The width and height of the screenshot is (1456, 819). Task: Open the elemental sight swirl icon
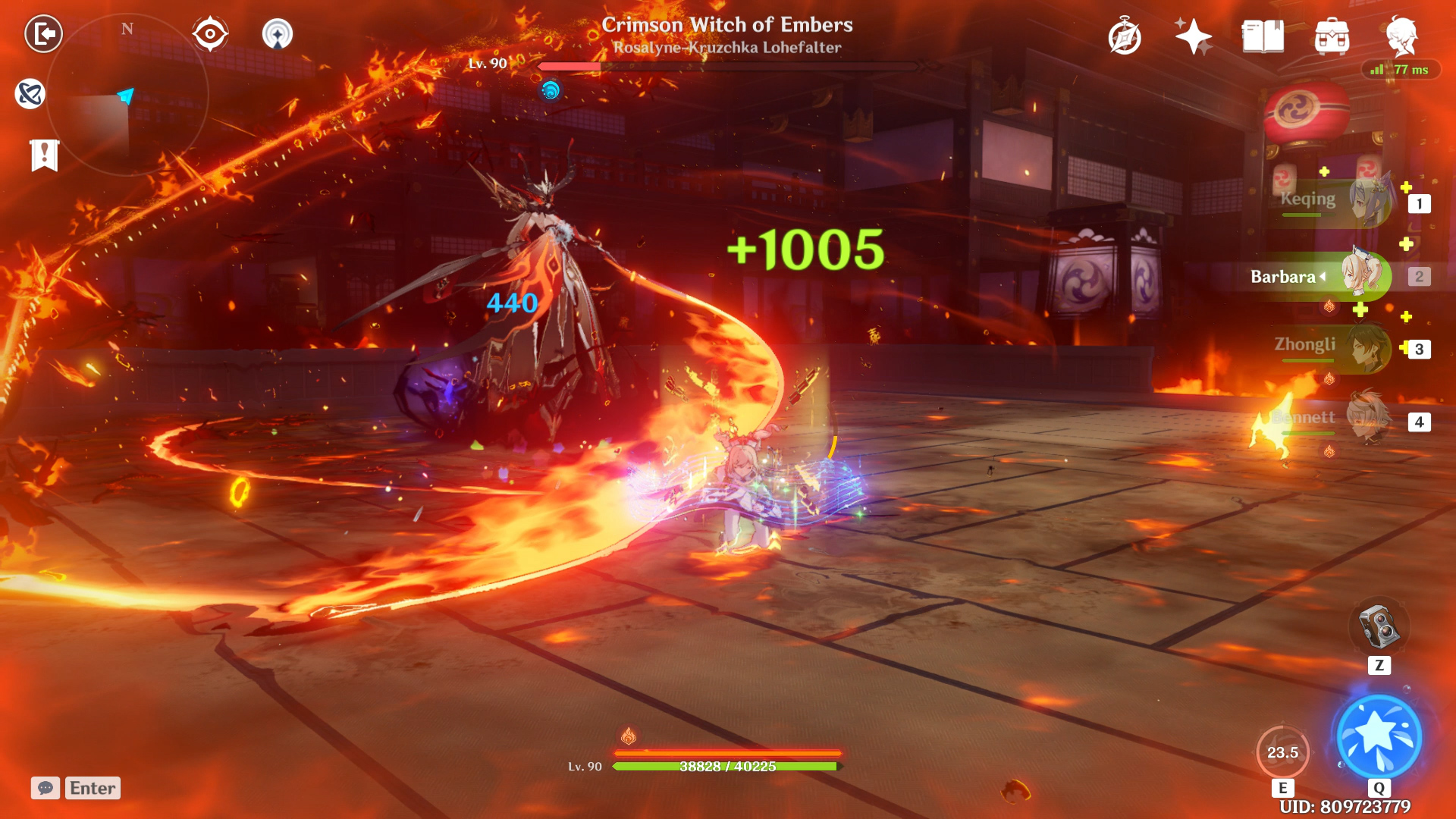30,94
